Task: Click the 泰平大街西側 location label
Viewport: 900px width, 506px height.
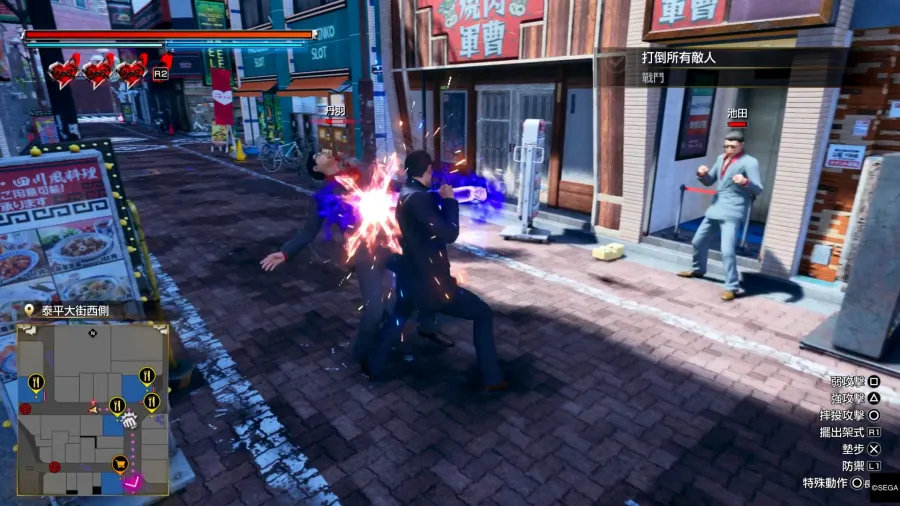Action: click(x=75, y=310)
